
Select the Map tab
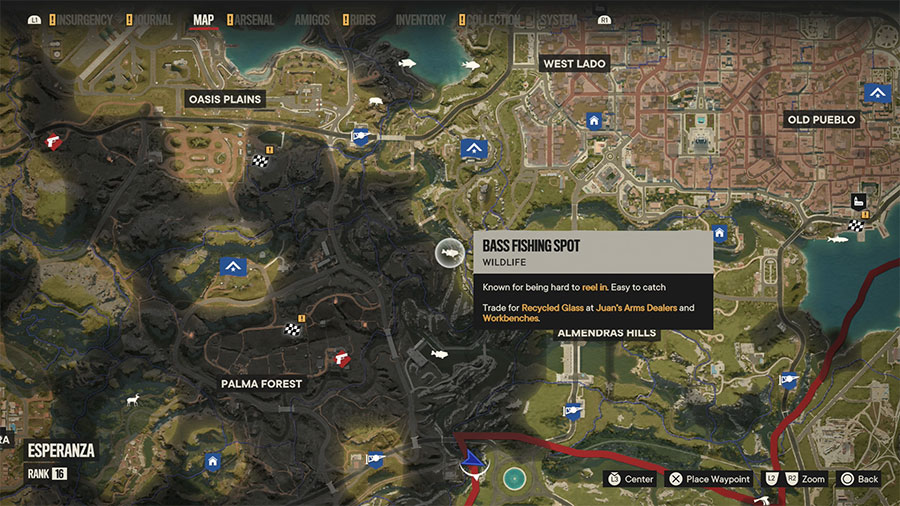point(203,19)
